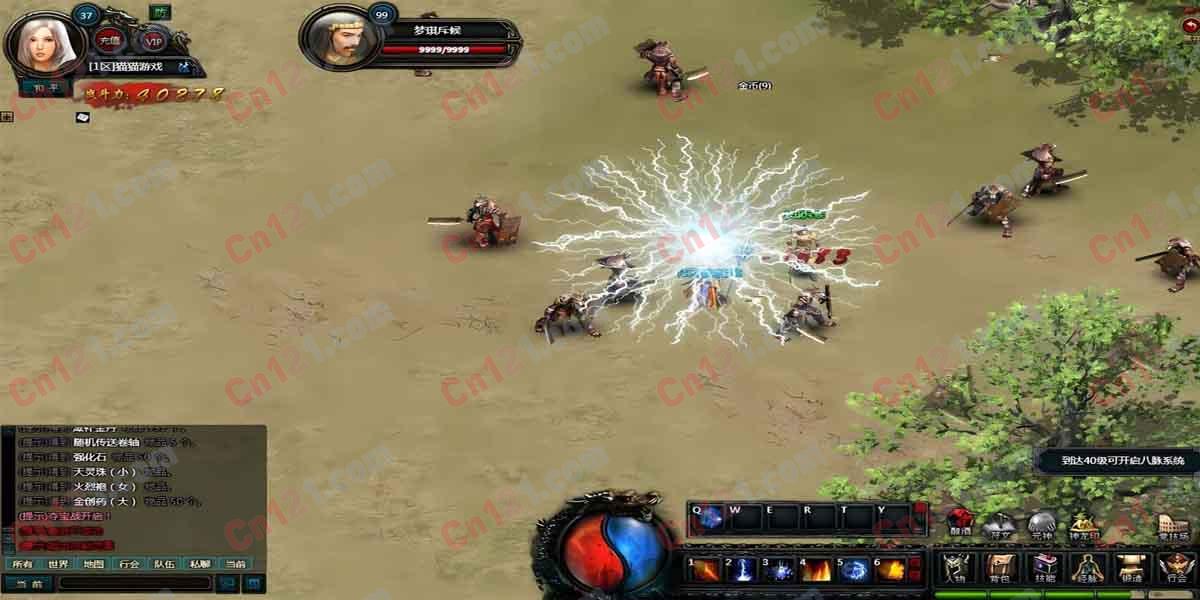Show the 所有 all-messages chat tab
1200x600 pixels.
point(22,564)
